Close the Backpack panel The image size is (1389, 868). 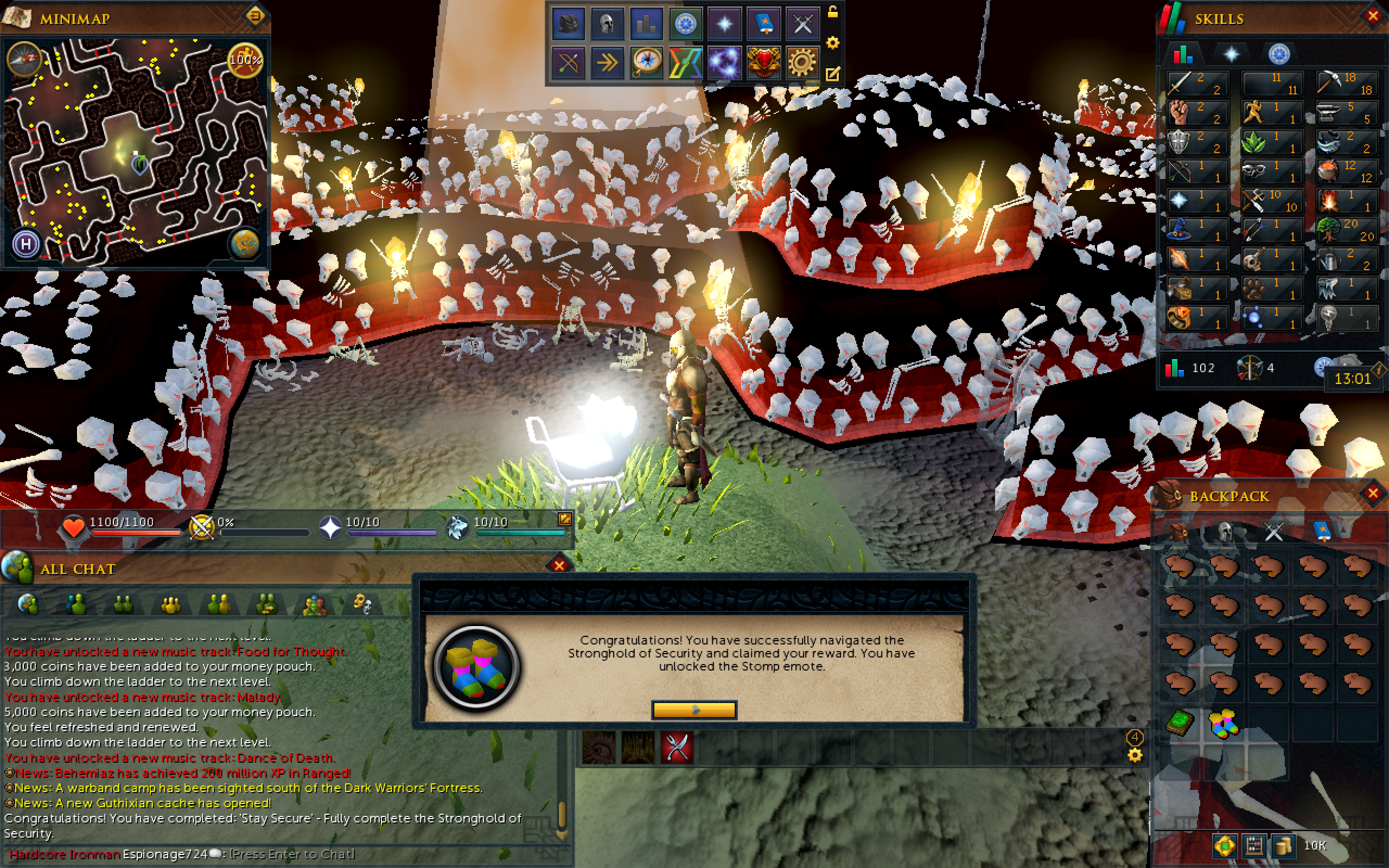pyautogui.click(x=1372, y=494)
